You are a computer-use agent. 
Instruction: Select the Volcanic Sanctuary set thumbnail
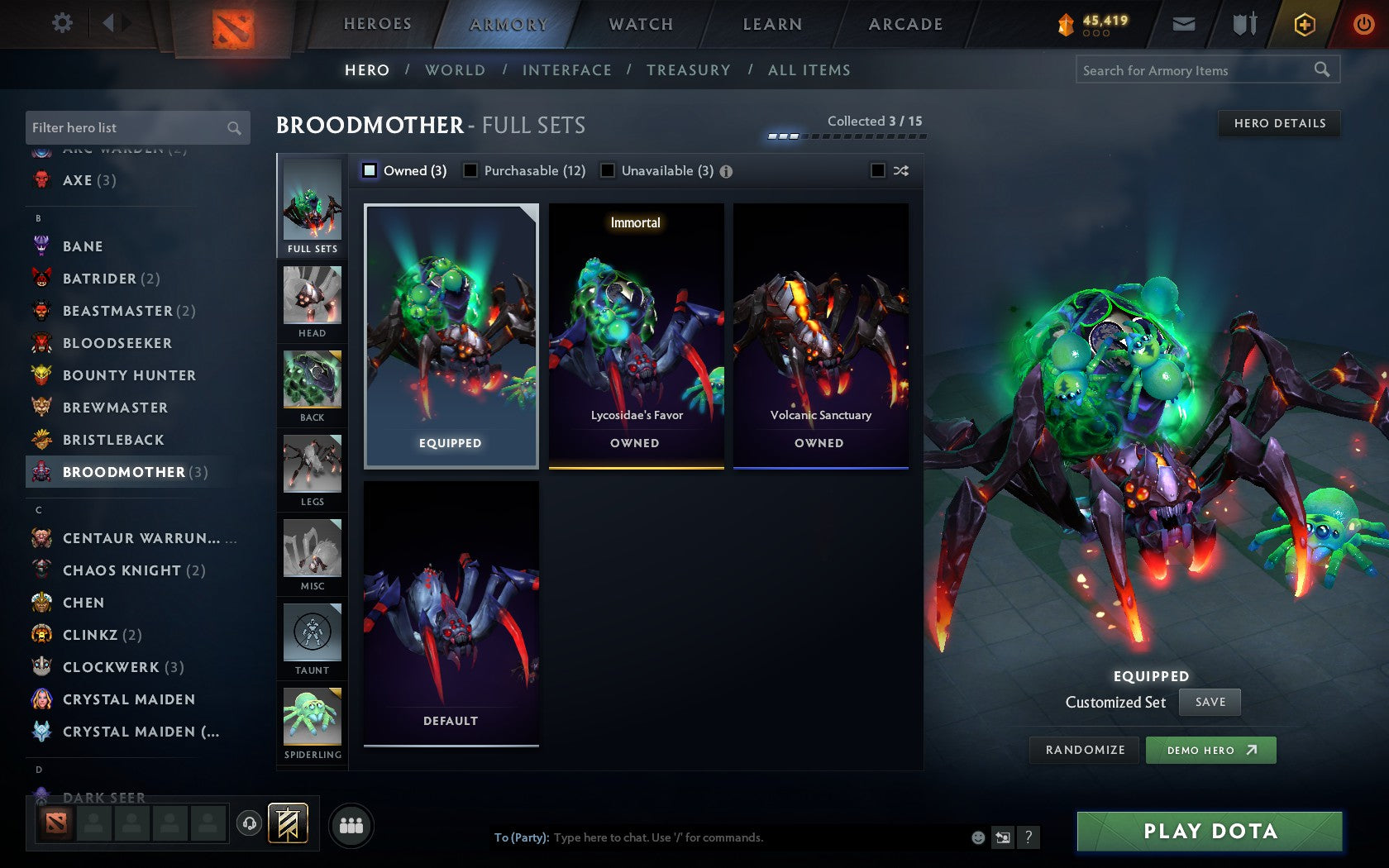coord(820,331)
